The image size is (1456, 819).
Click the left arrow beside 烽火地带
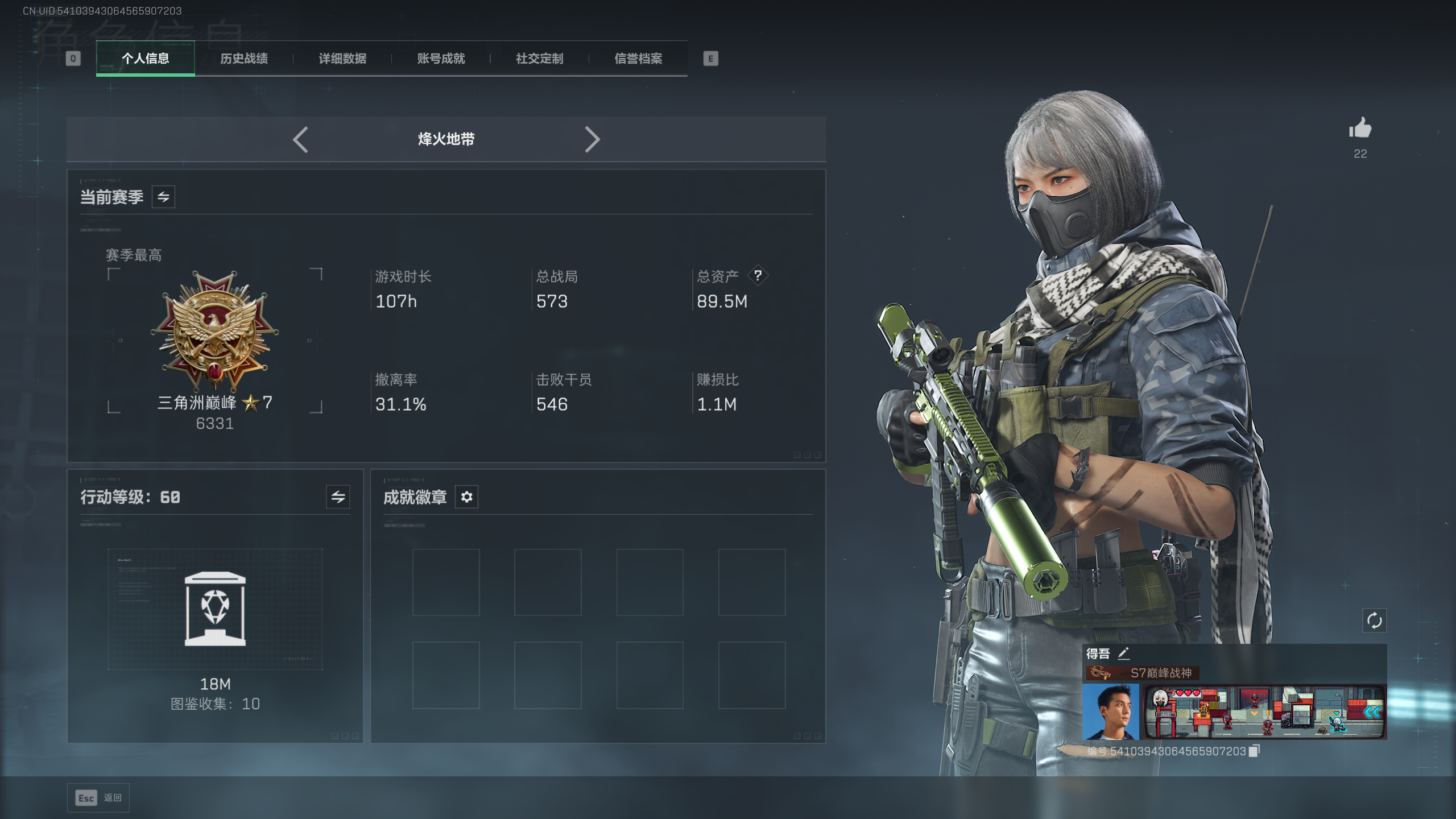coord(300,139)
